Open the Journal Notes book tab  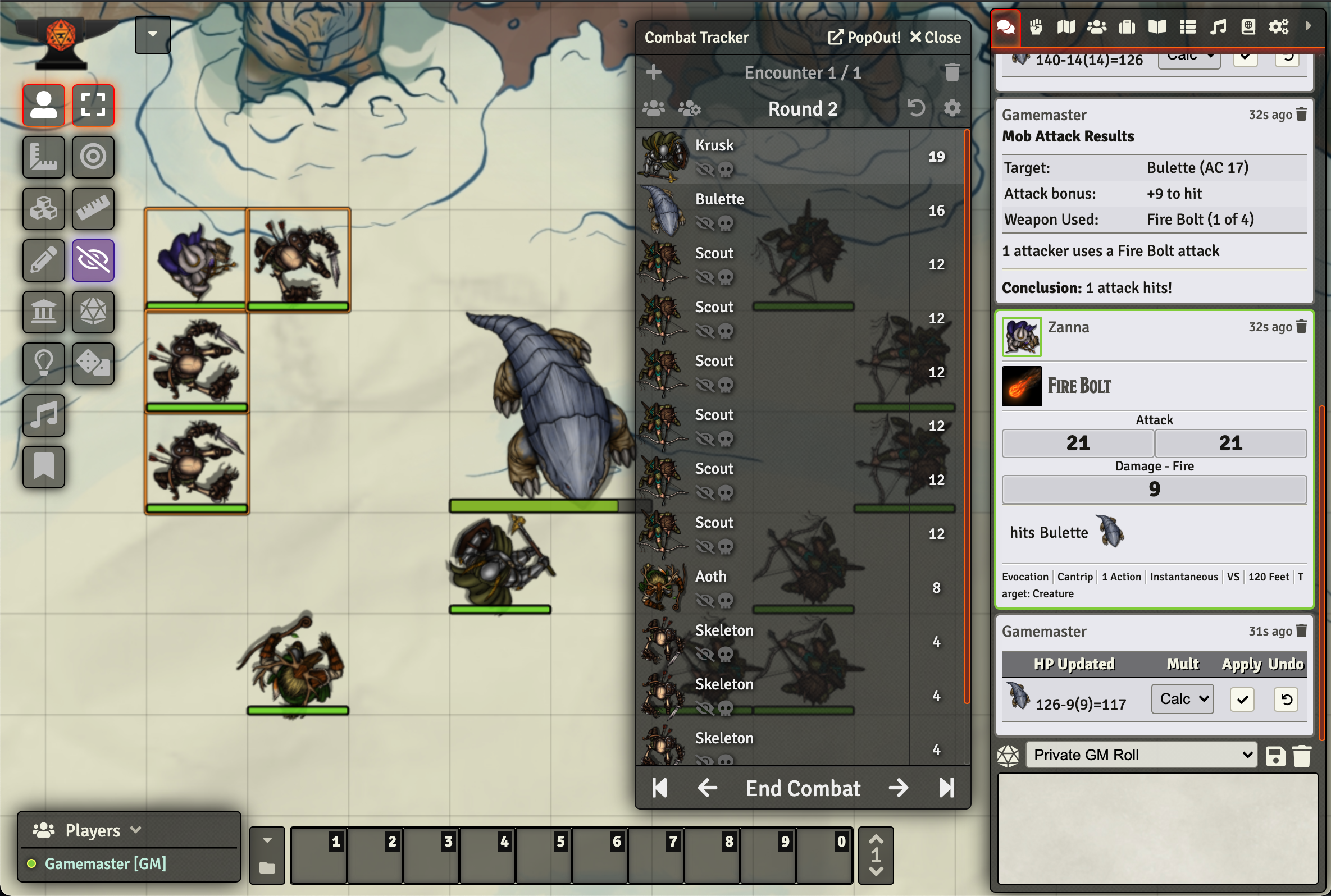tap(1156, 26)
